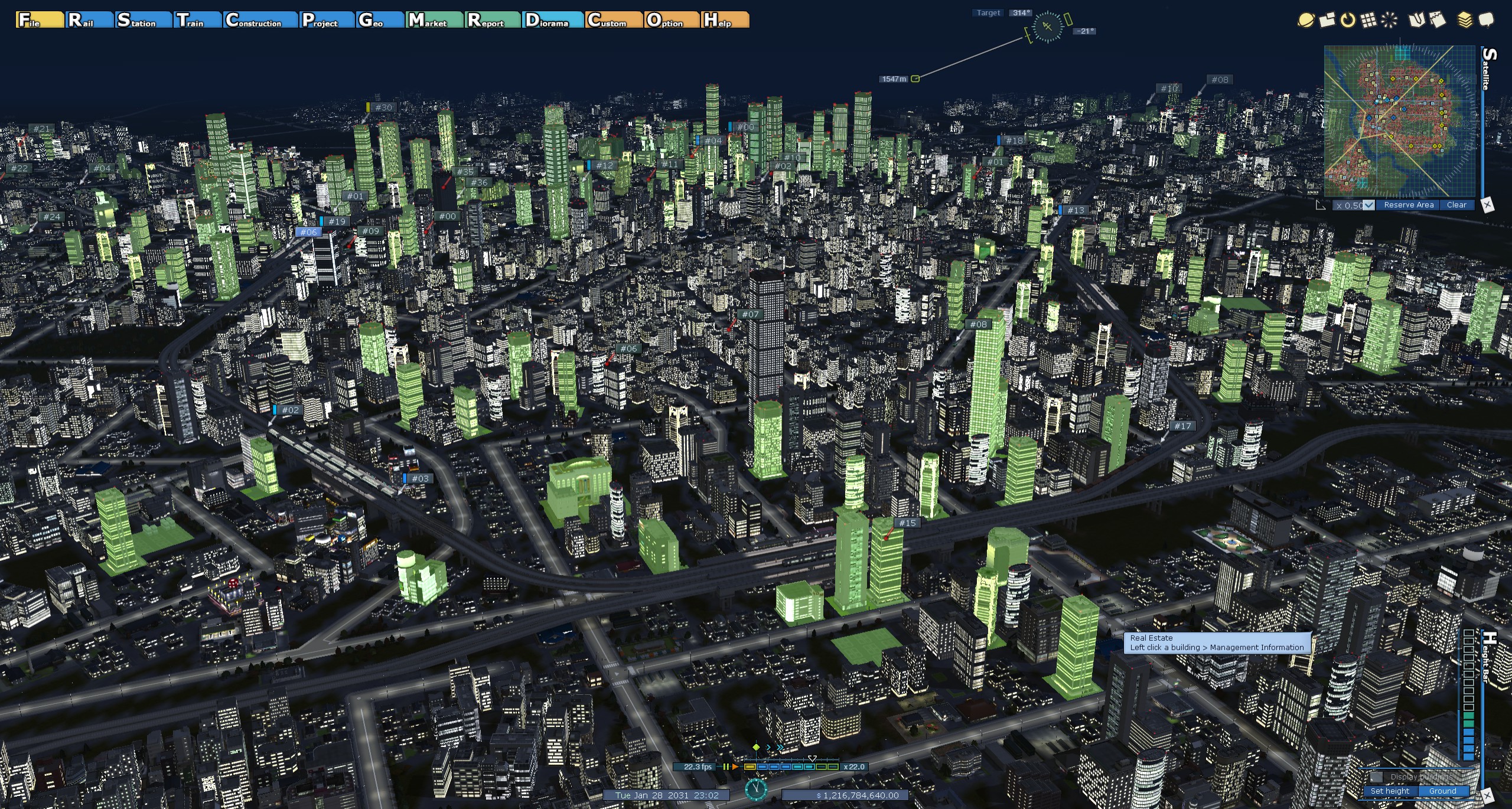Screen dimensions: 1512x809
Task: Choose the Construction menu
Action: (260, 20)
